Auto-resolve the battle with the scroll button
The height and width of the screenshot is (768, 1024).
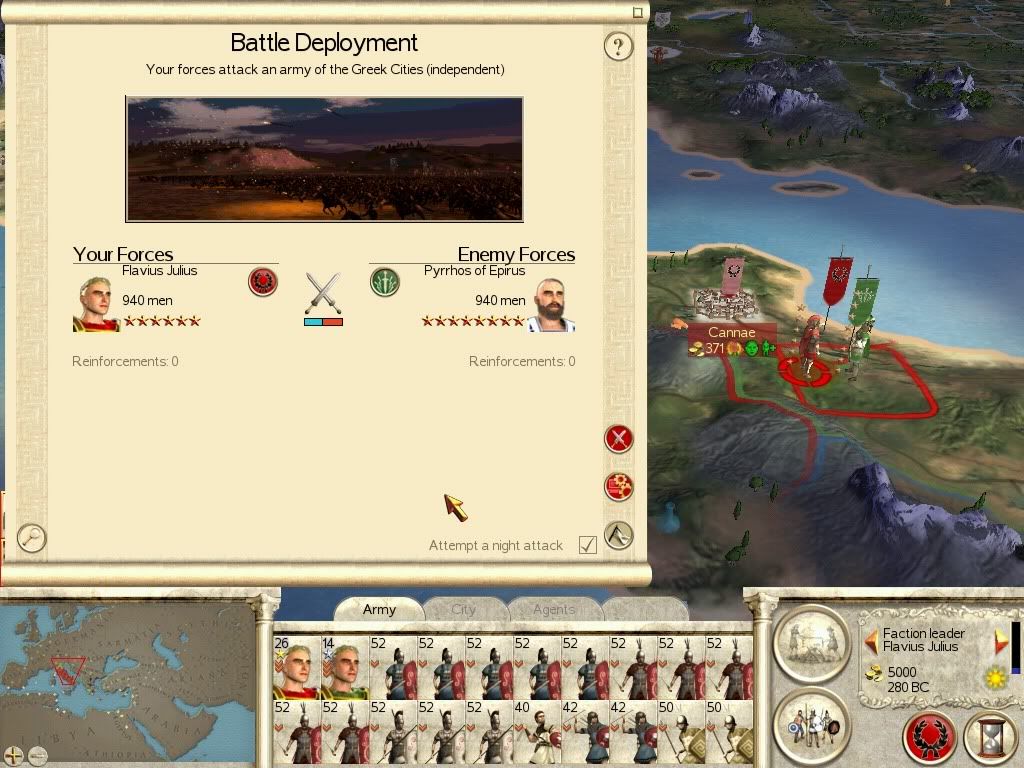point(619,487)
